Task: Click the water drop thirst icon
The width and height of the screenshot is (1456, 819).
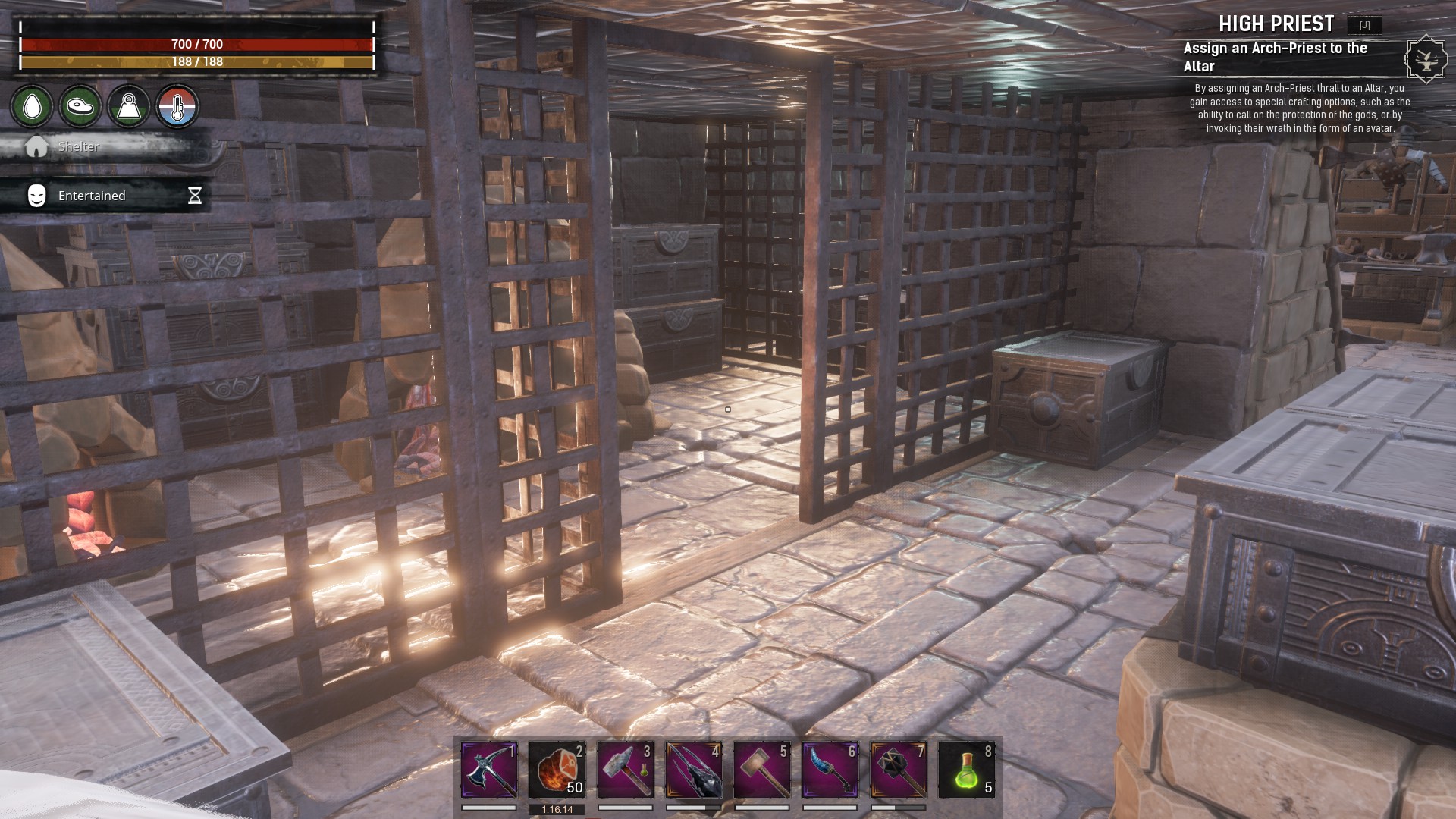Action: [x=32, y=106]
